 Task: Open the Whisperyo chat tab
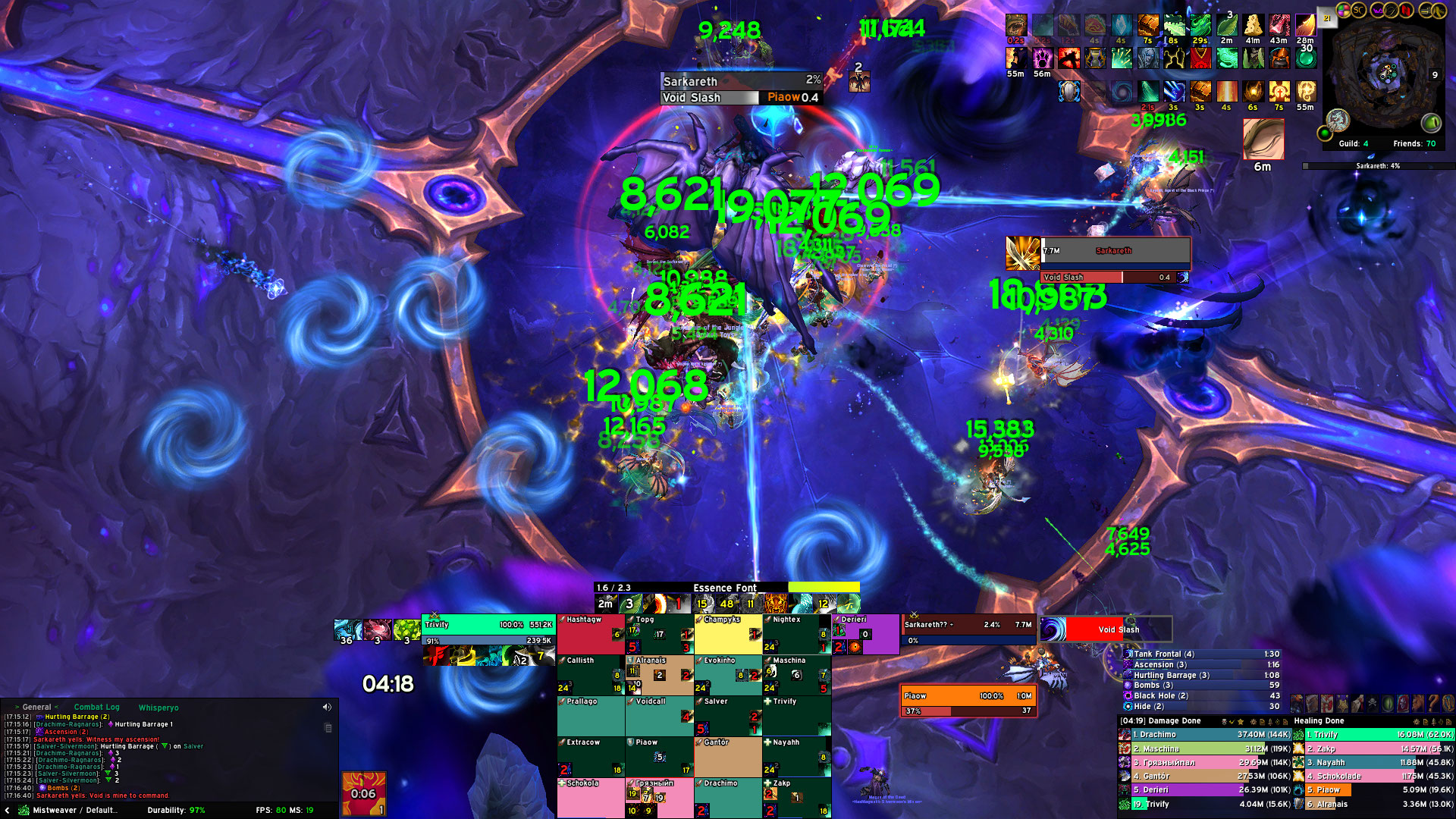tap(158, 708)
